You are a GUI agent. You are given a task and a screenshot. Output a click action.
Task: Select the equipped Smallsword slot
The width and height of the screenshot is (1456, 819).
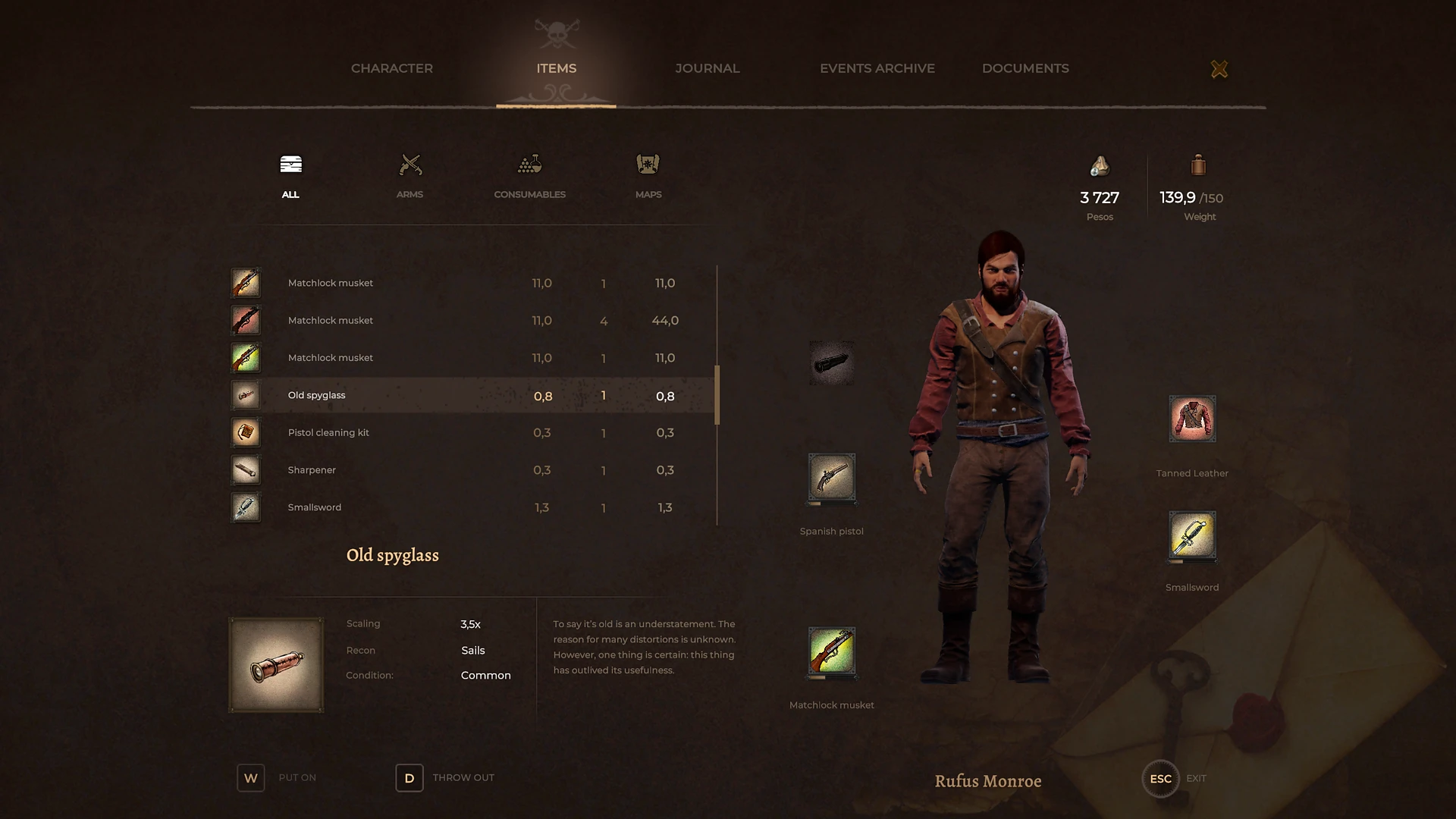tap(1191, 537)
